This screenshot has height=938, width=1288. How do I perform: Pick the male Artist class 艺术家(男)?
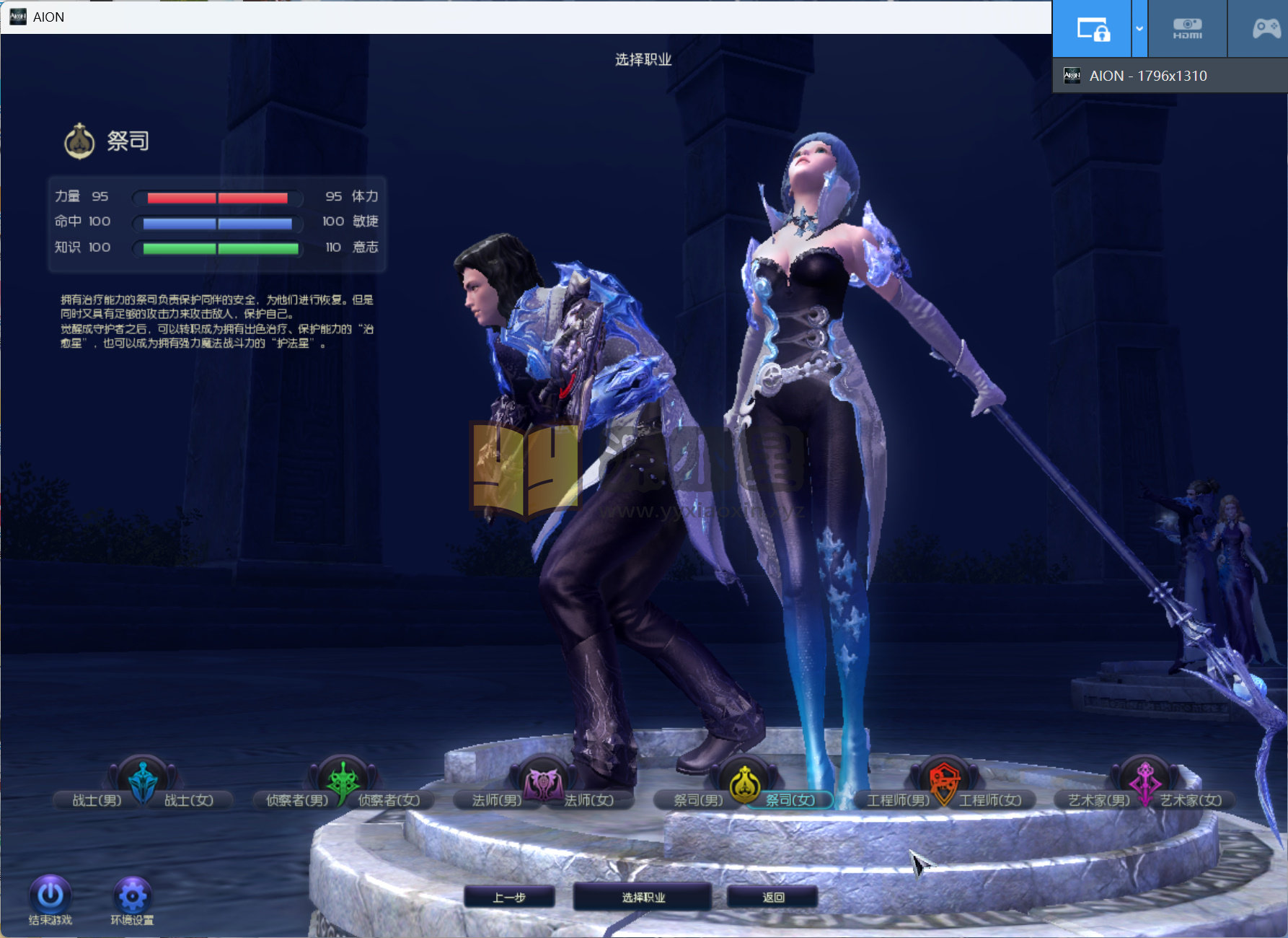coord(1098,800)
